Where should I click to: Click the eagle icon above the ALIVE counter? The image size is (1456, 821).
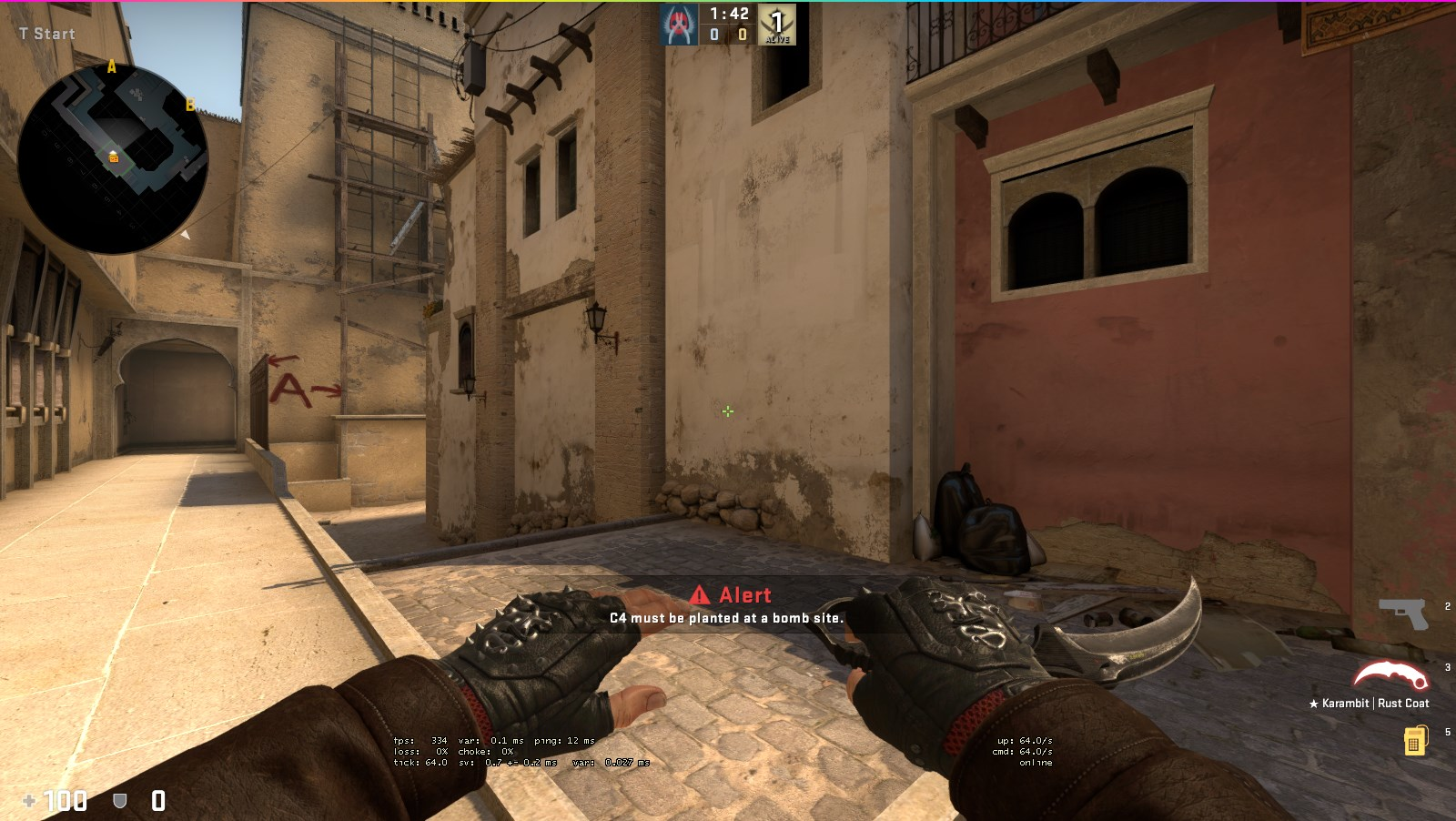(x=778, y=20)
